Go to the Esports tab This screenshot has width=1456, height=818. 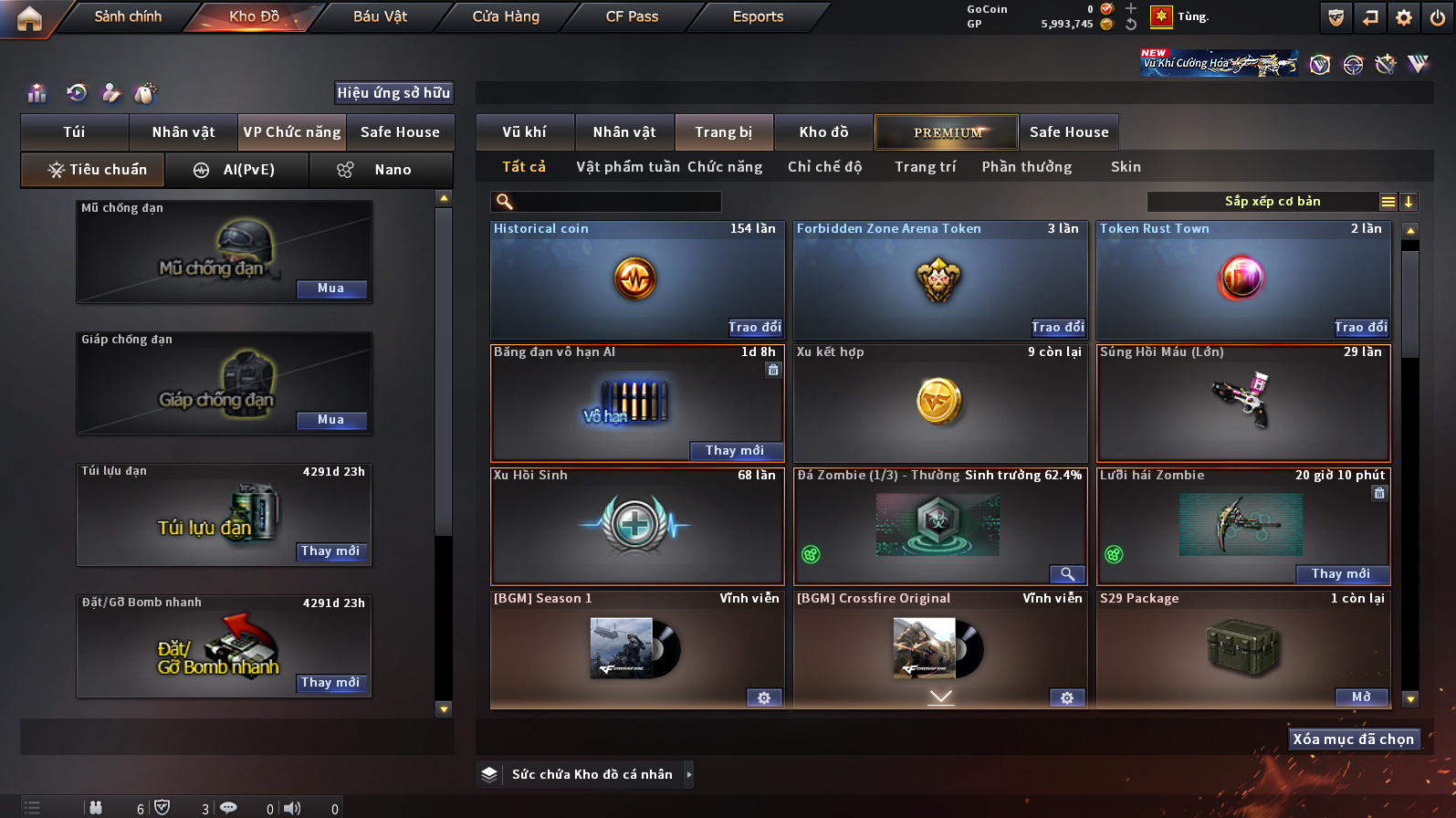758,16
